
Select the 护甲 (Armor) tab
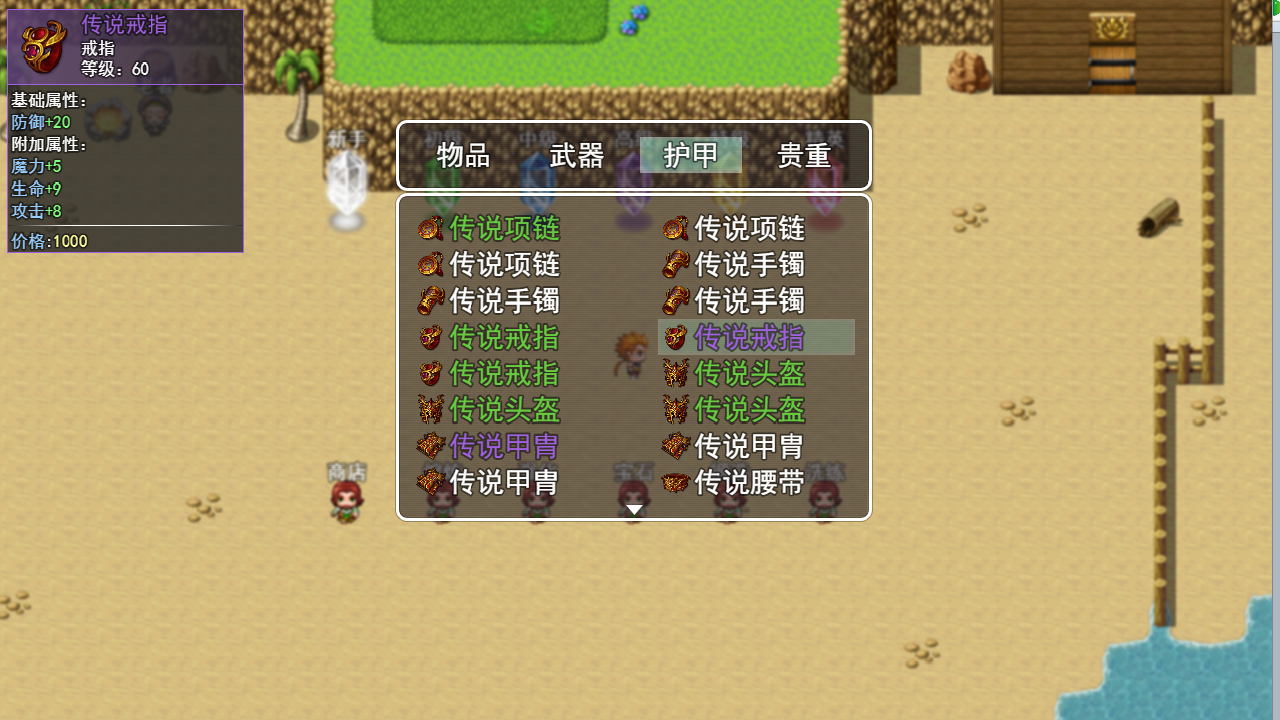690,156
